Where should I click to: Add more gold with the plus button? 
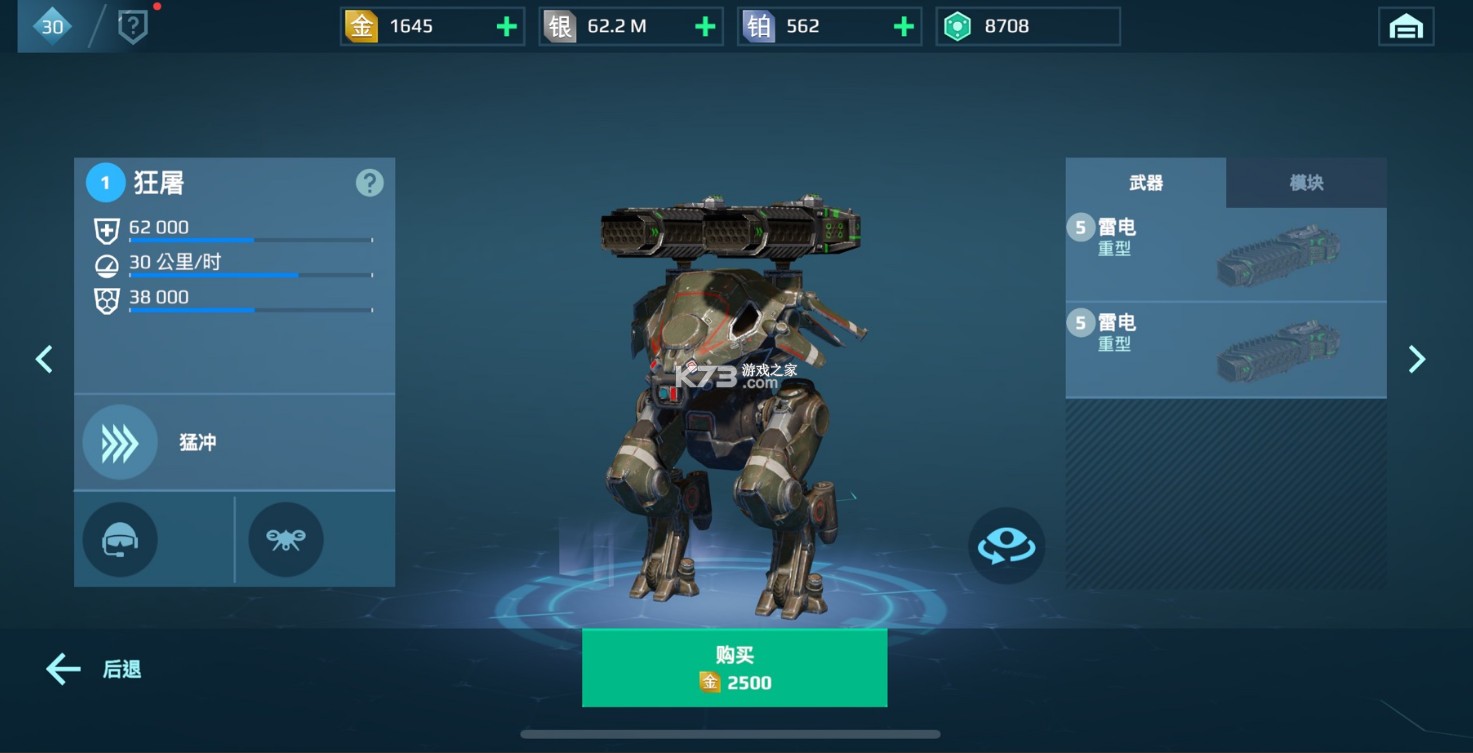pos(507,27)
